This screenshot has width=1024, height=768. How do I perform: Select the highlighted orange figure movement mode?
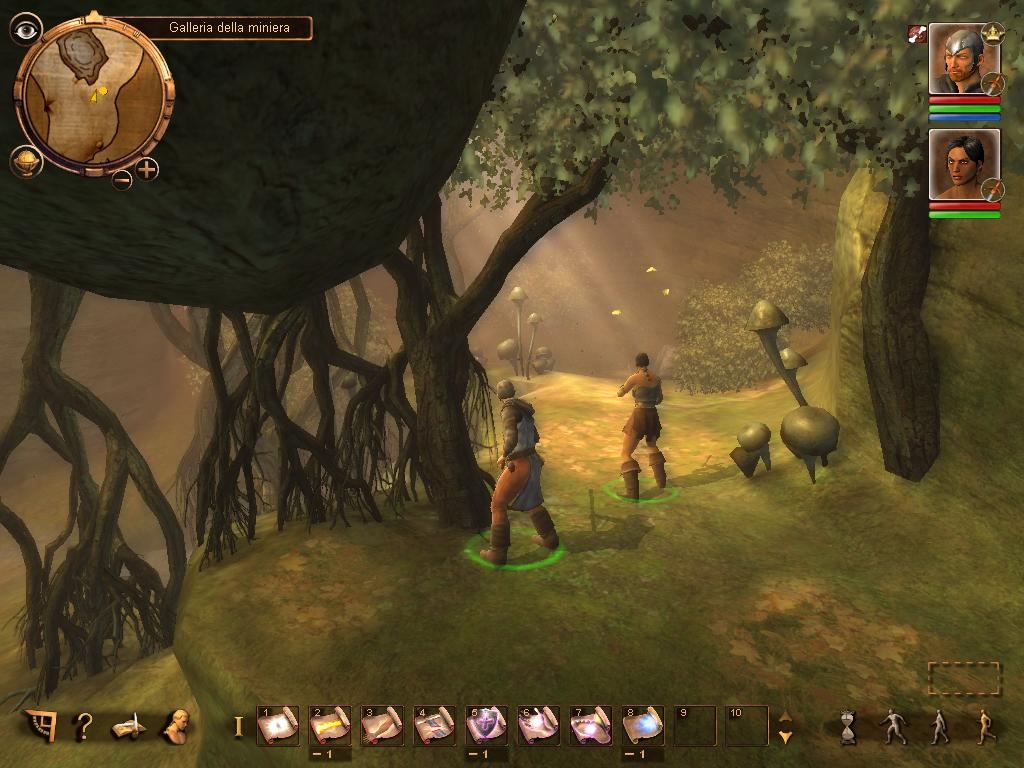985,726
